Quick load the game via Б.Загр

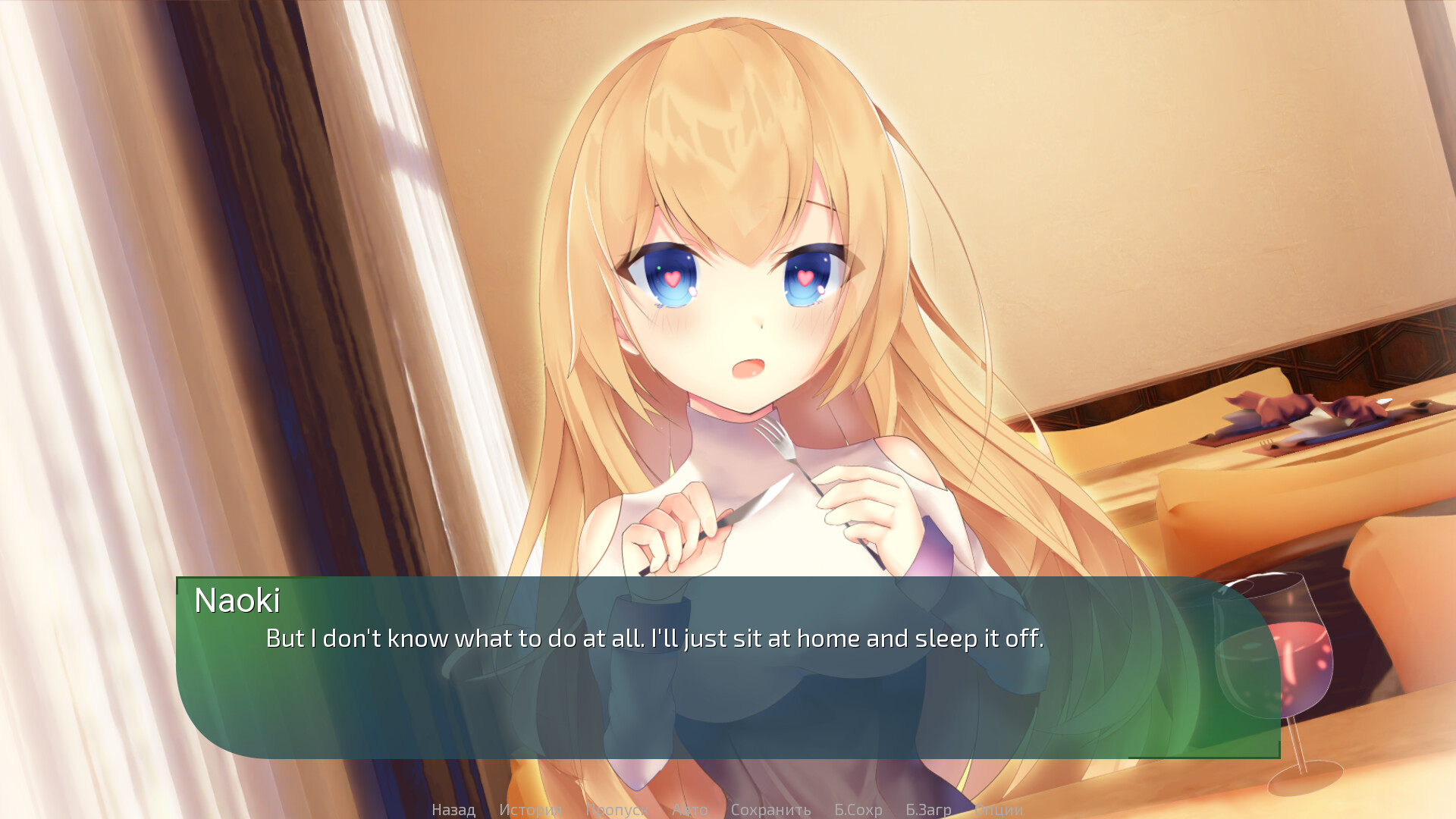930,809
